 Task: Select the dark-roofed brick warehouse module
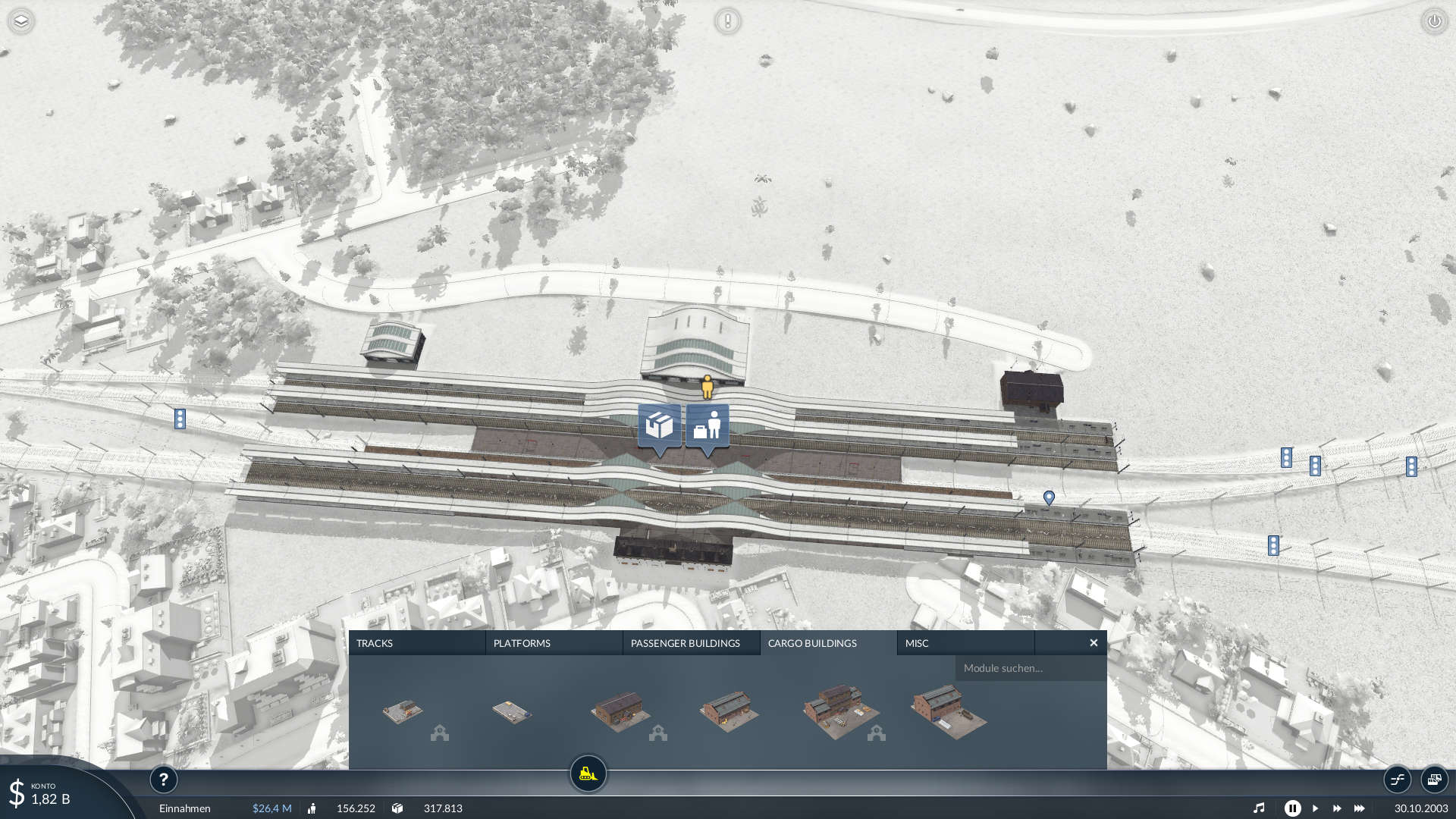point(620,711)
